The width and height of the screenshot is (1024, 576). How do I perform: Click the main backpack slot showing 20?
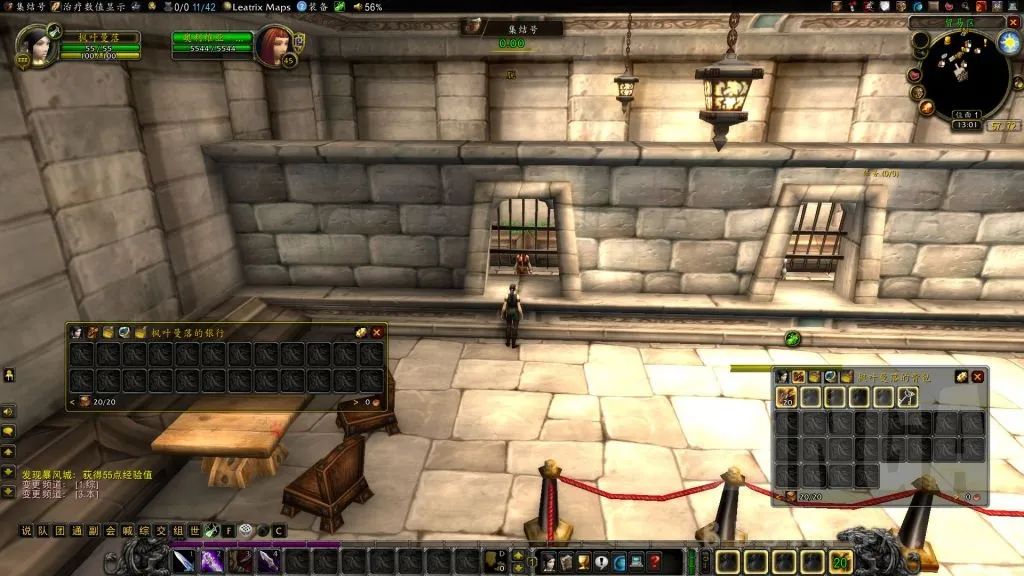click(x=785, y=397)
